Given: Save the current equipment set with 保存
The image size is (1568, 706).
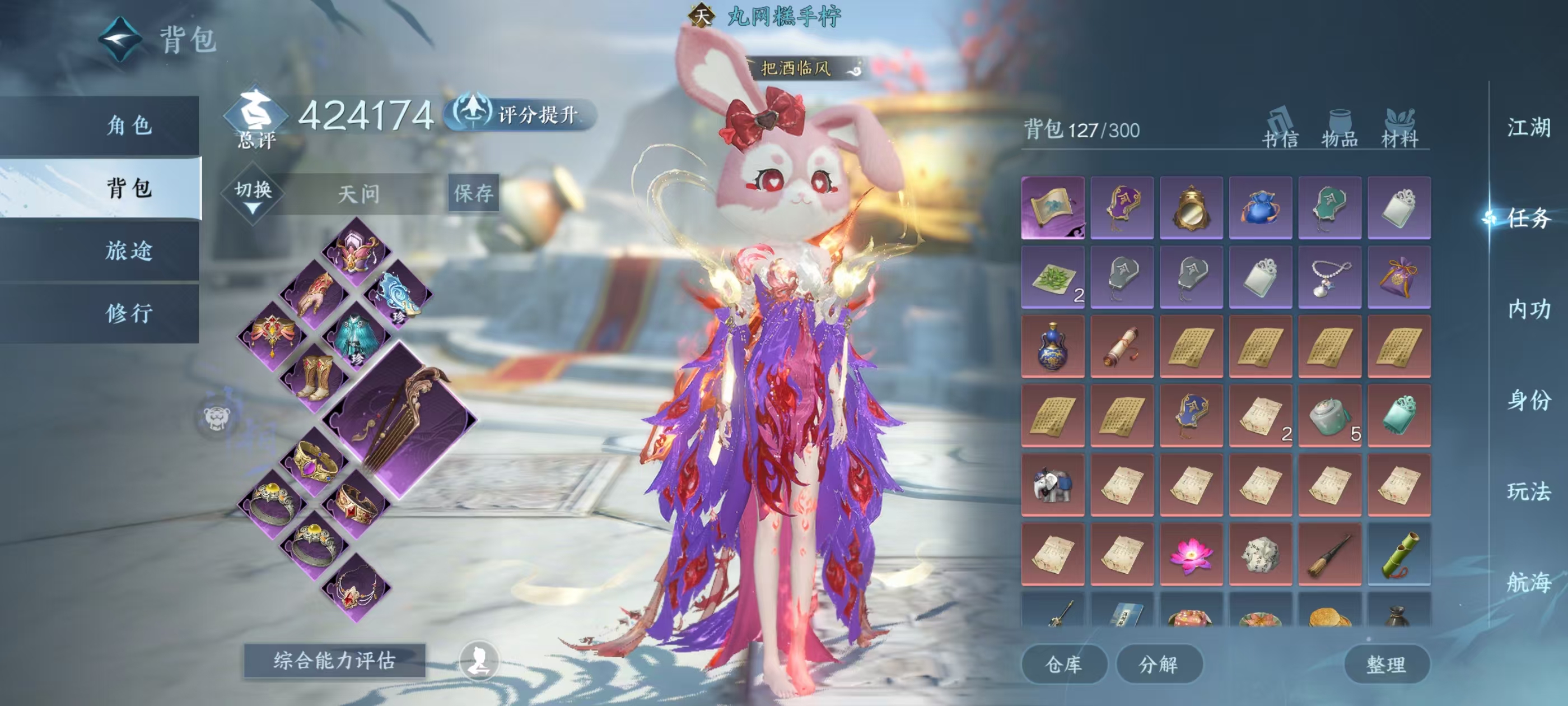Looking at the screenshot, I should (x=473, y=194).
